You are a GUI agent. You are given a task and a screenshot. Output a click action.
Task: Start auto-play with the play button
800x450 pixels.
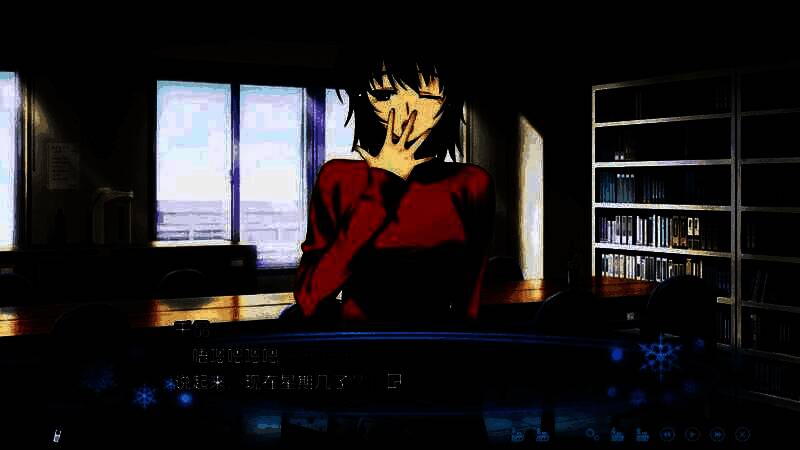coord(692,434)
